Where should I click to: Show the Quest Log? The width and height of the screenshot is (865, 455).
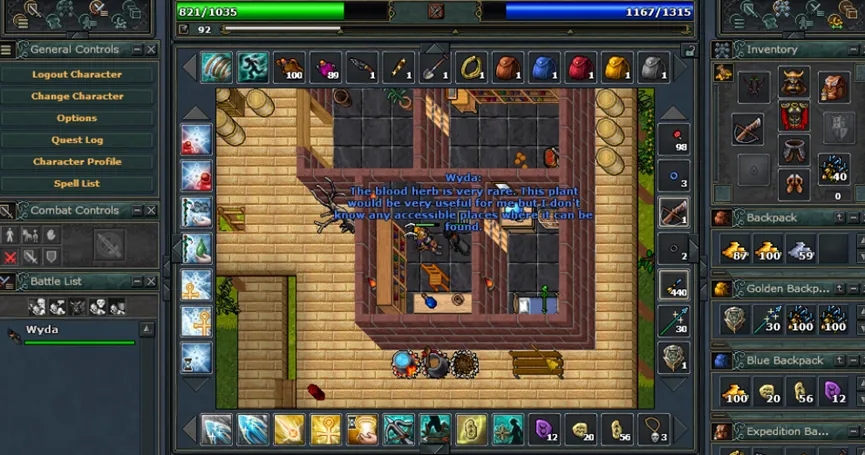tap(77, 140)
